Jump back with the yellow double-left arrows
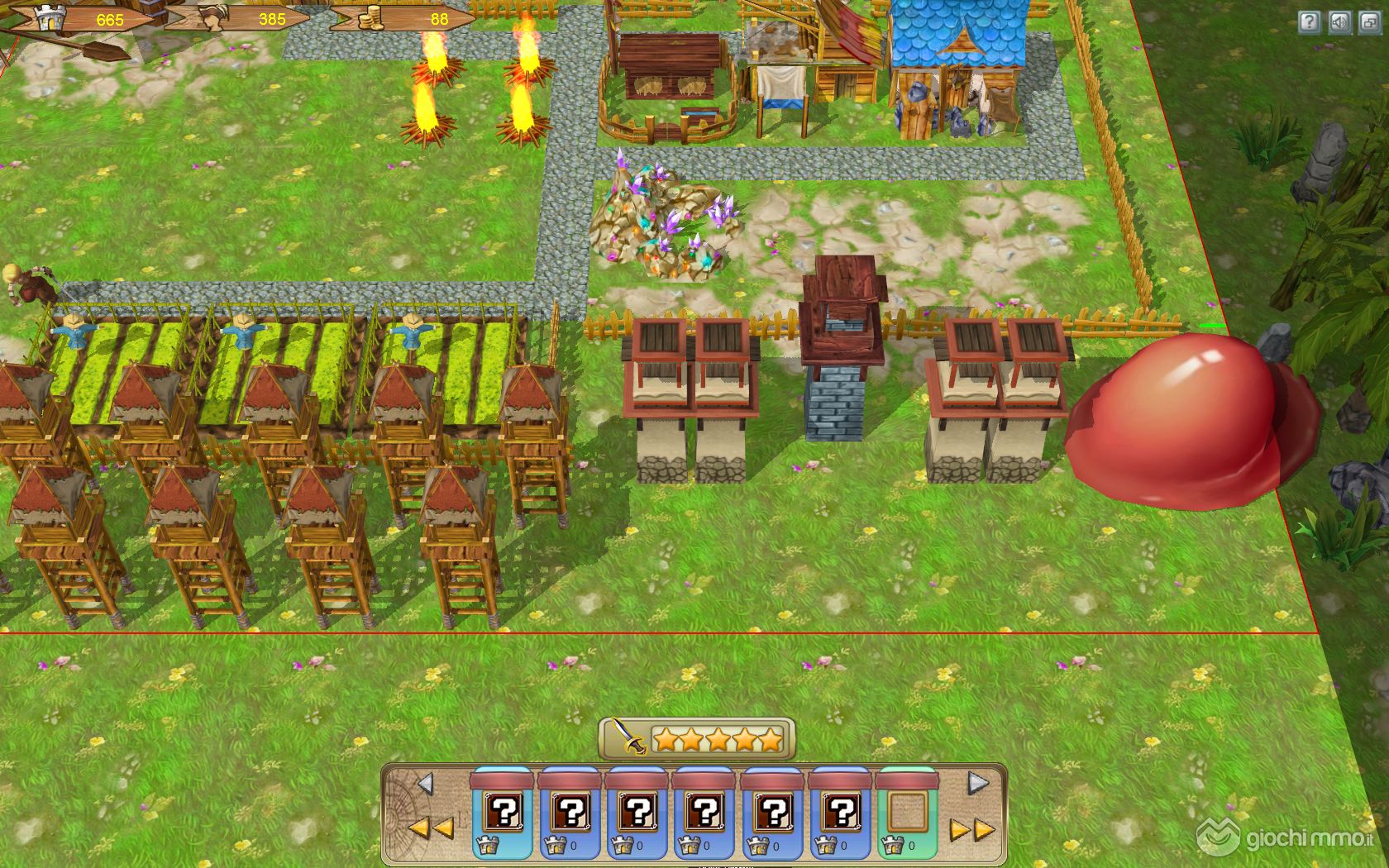This screenshot has height=868, width=1389. [430, 827]
